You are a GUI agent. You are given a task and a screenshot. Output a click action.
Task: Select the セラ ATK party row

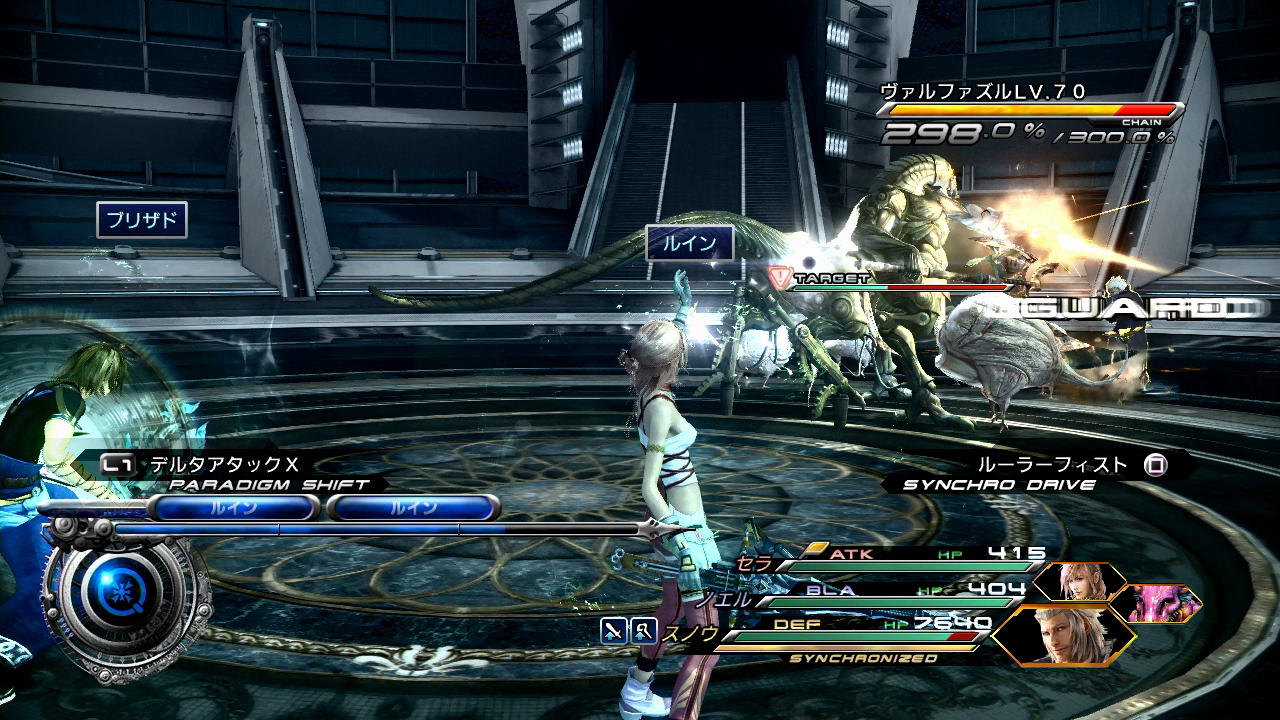click(x=890, y=560)
